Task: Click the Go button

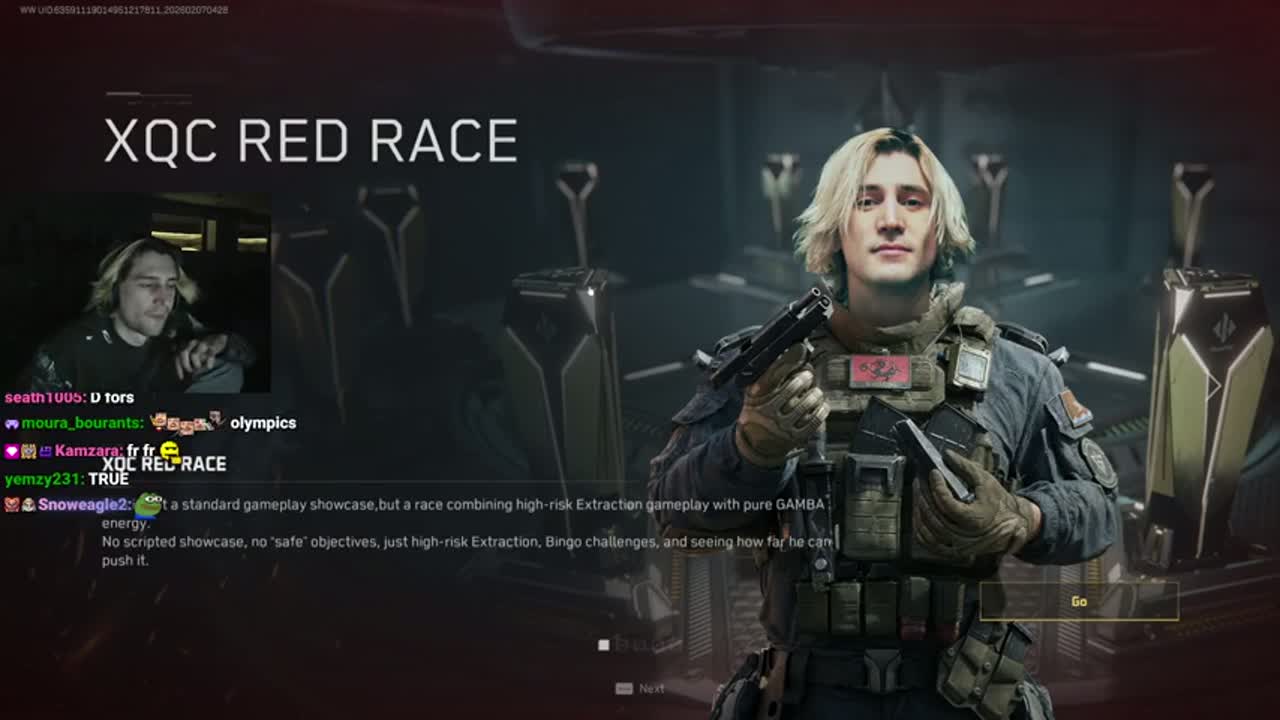Action: tap(1078, 601)
